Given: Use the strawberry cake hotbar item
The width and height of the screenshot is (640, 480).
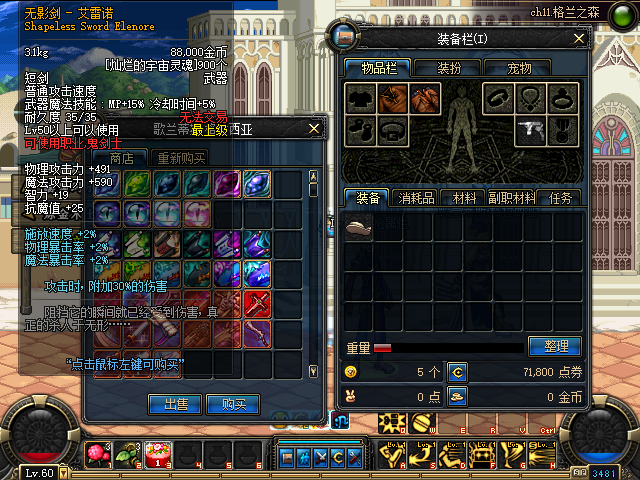Looking at the screenshot, I should point(157,456).
